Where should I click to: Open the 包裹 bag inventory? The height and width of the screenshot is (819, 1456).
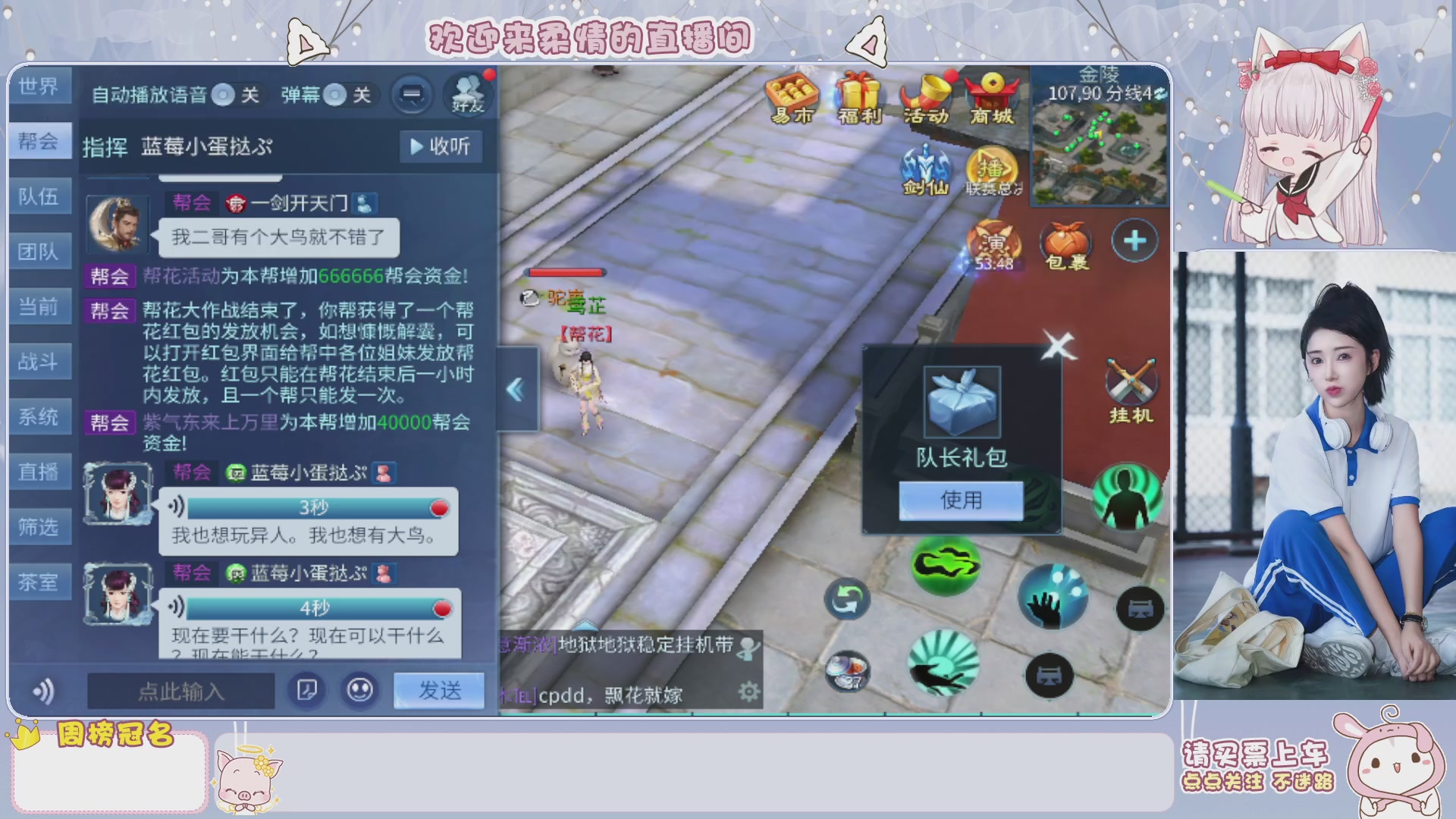click(x=1066, y=243)
